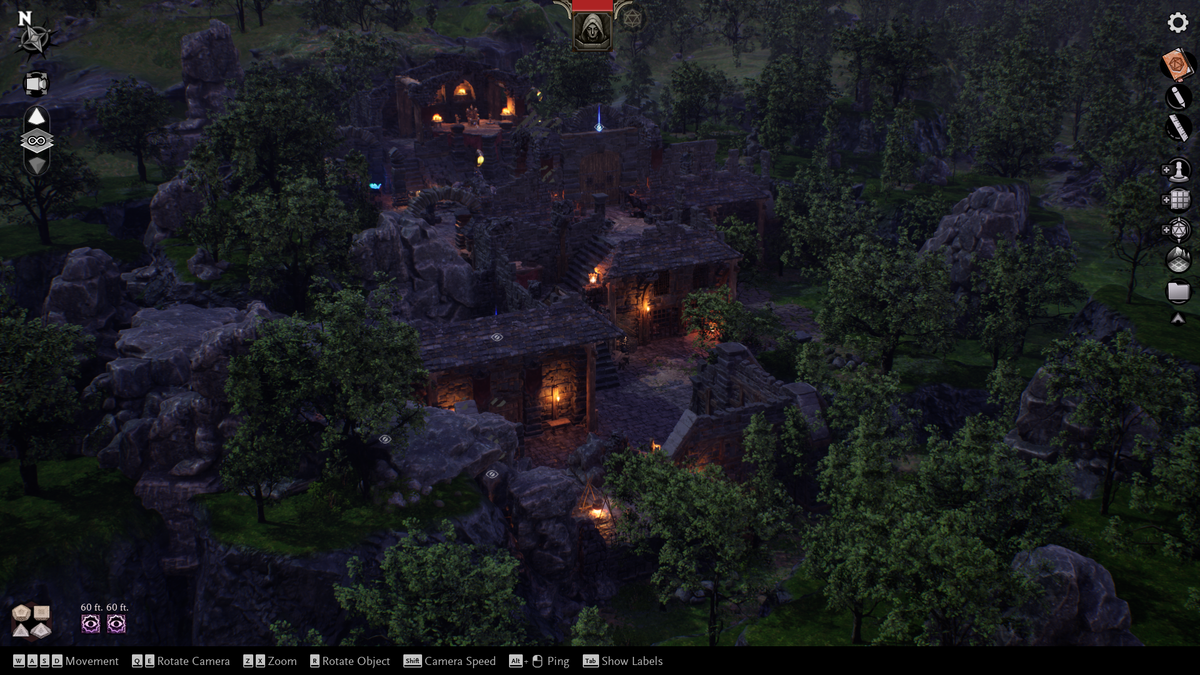The height and width of the screenshot is (675, 1200).
Task: Toggle the camera mode button
Action: [x=36, y=83]
